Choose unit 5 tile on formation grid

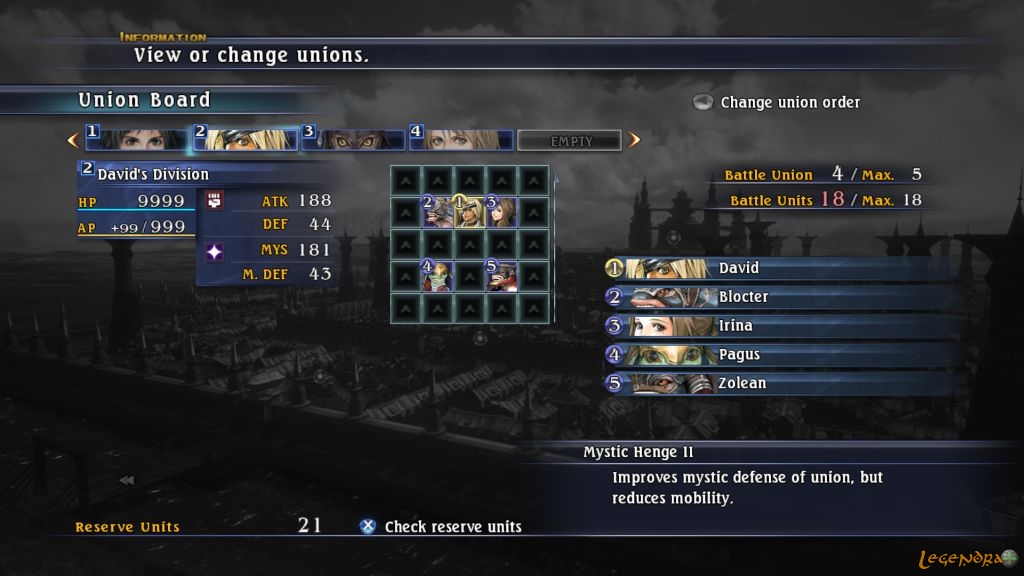click(500, 275)
